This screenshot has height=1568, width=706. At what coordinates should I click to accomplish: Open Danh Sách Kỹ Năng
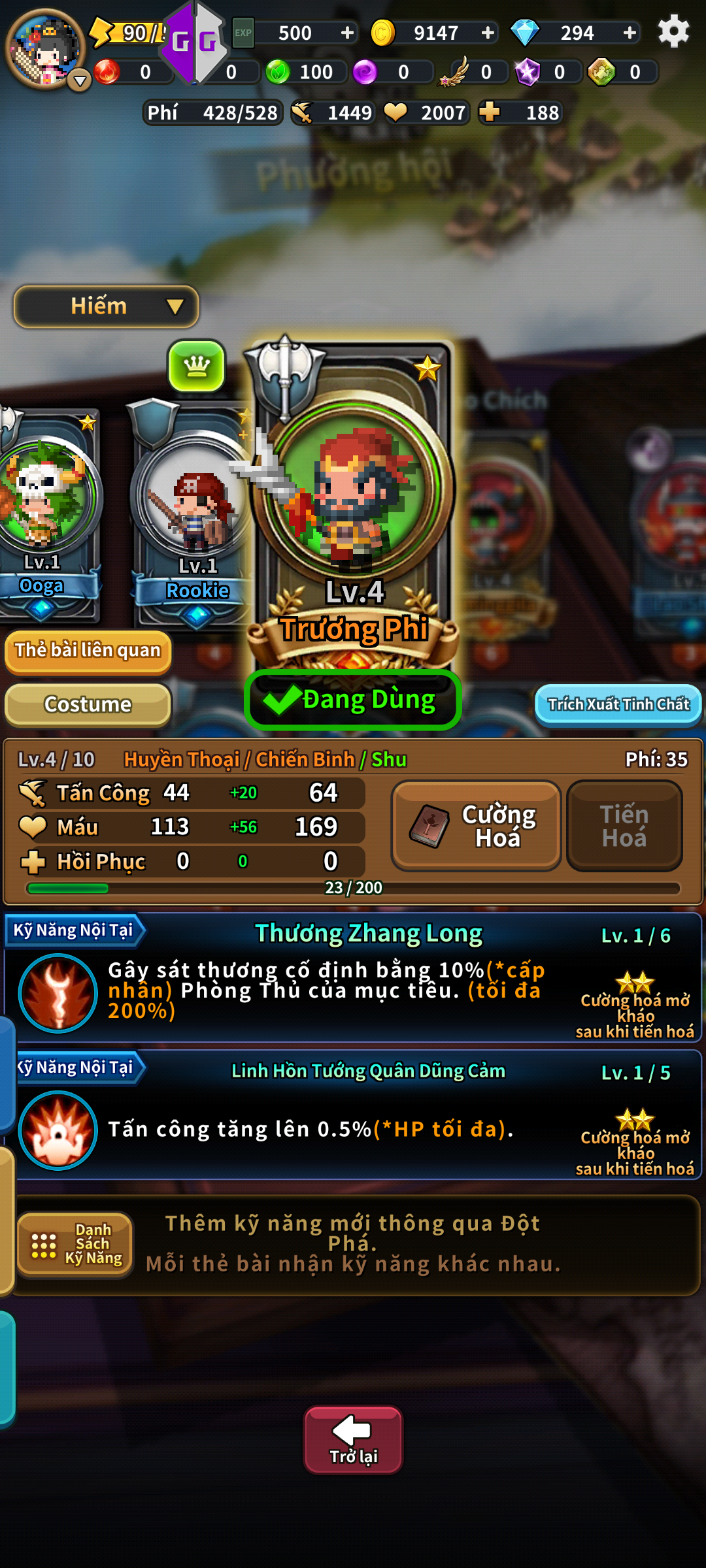tap(75, 1244)
